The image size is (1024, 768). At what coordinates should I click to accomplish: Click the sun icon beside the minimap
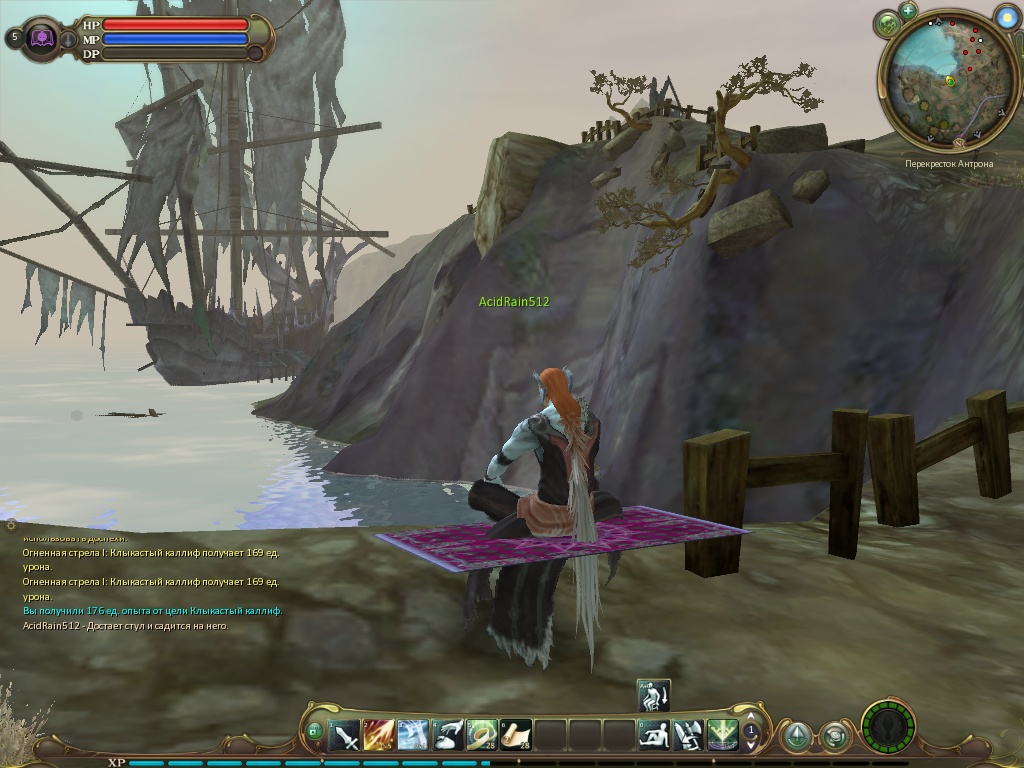click(1006, 16)
